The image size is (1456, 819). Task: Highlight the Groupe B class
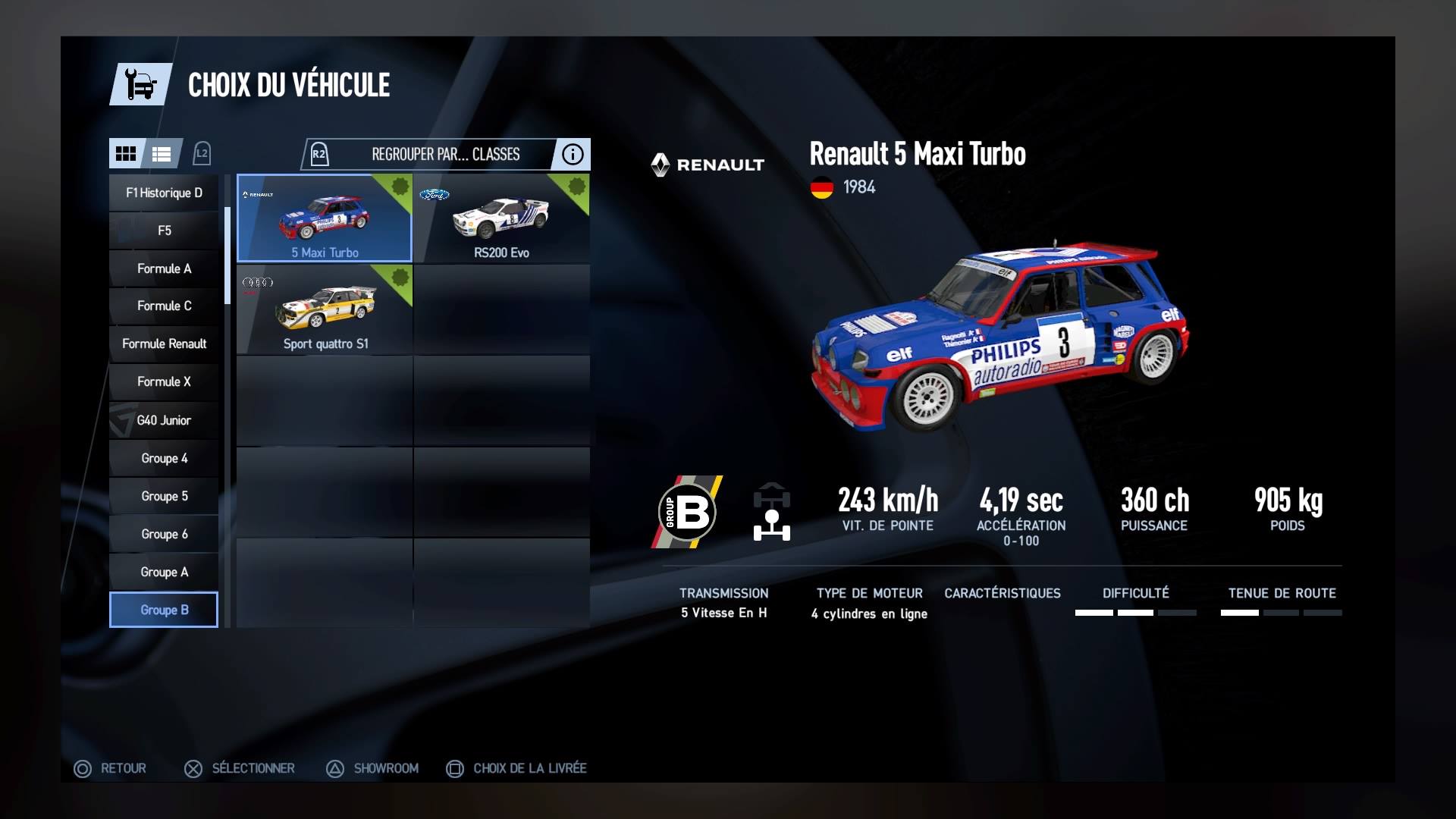pos(164,610)
